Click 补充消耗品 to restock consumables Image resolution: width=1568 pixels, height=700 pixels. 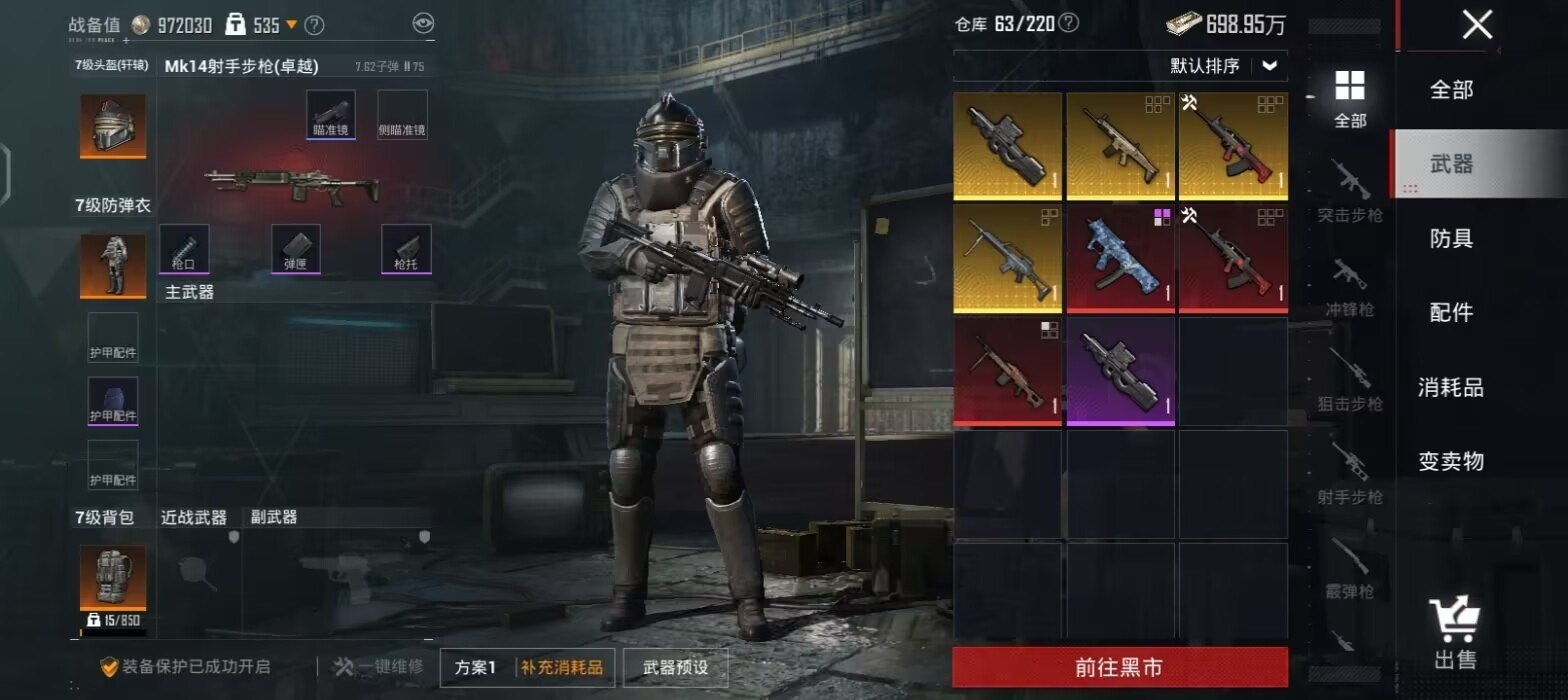561,667
